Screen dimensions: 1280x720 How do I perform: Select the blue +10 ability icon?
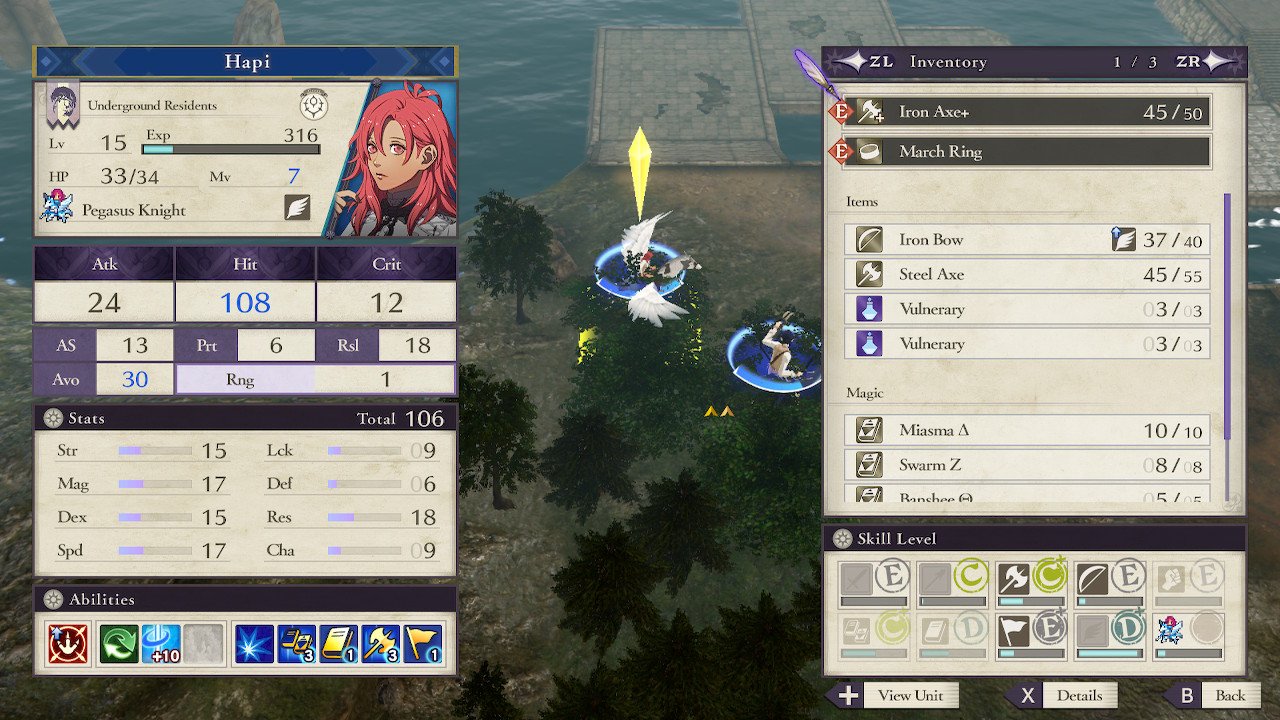pyautogui.click(x=161, y=645)
